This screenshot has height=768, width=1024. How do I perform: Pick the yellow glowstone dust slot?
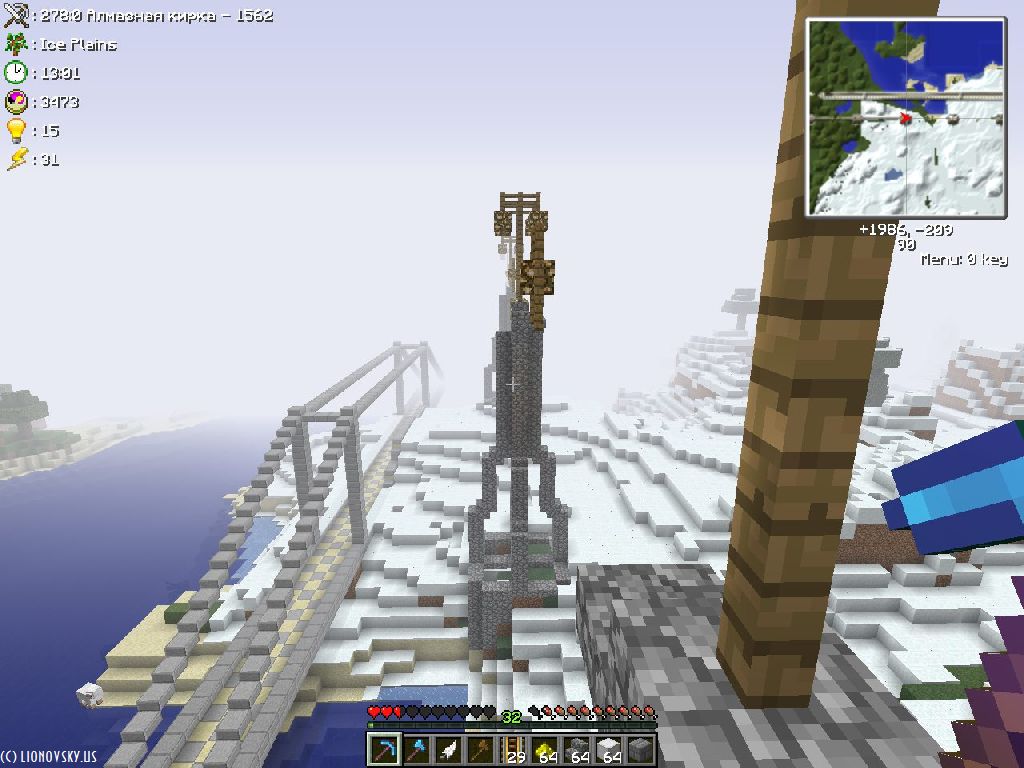click(x=545, y=749)
